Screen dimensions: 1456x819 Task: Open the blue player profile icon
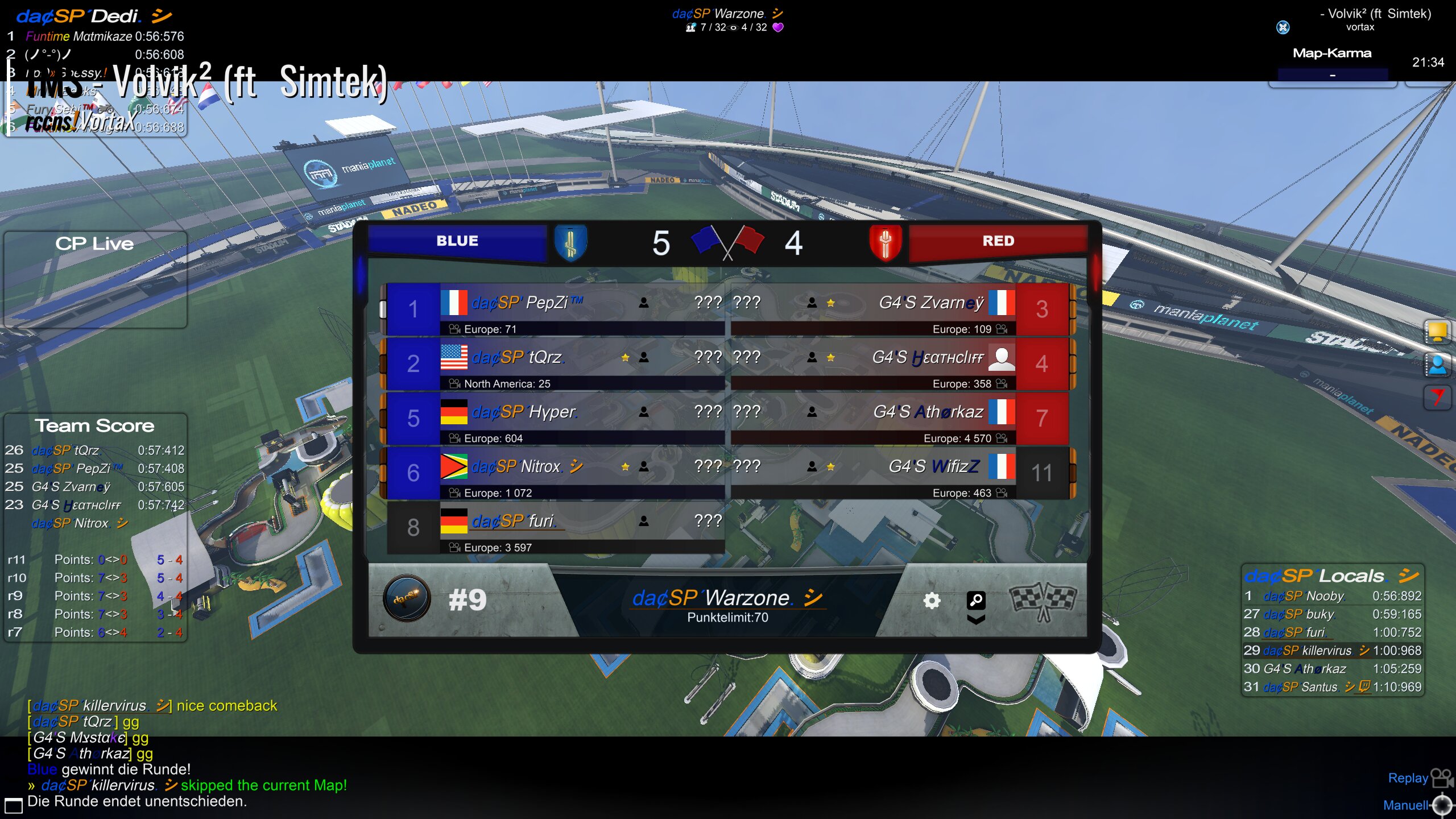(1437, 365)
